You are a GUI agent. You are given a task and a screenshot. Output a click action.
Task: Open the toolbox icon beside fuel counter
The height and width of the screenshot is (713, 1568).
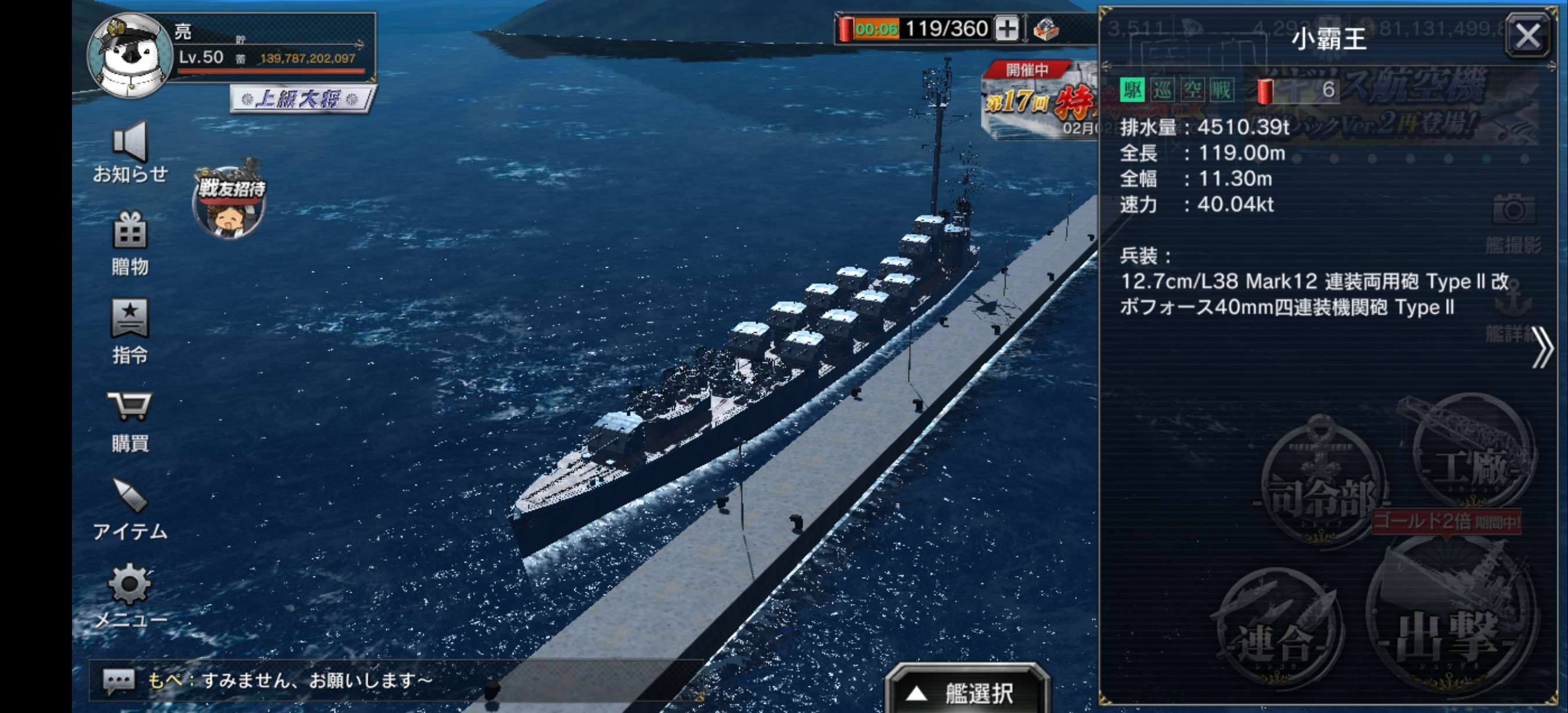click(x=1046, y=28)
